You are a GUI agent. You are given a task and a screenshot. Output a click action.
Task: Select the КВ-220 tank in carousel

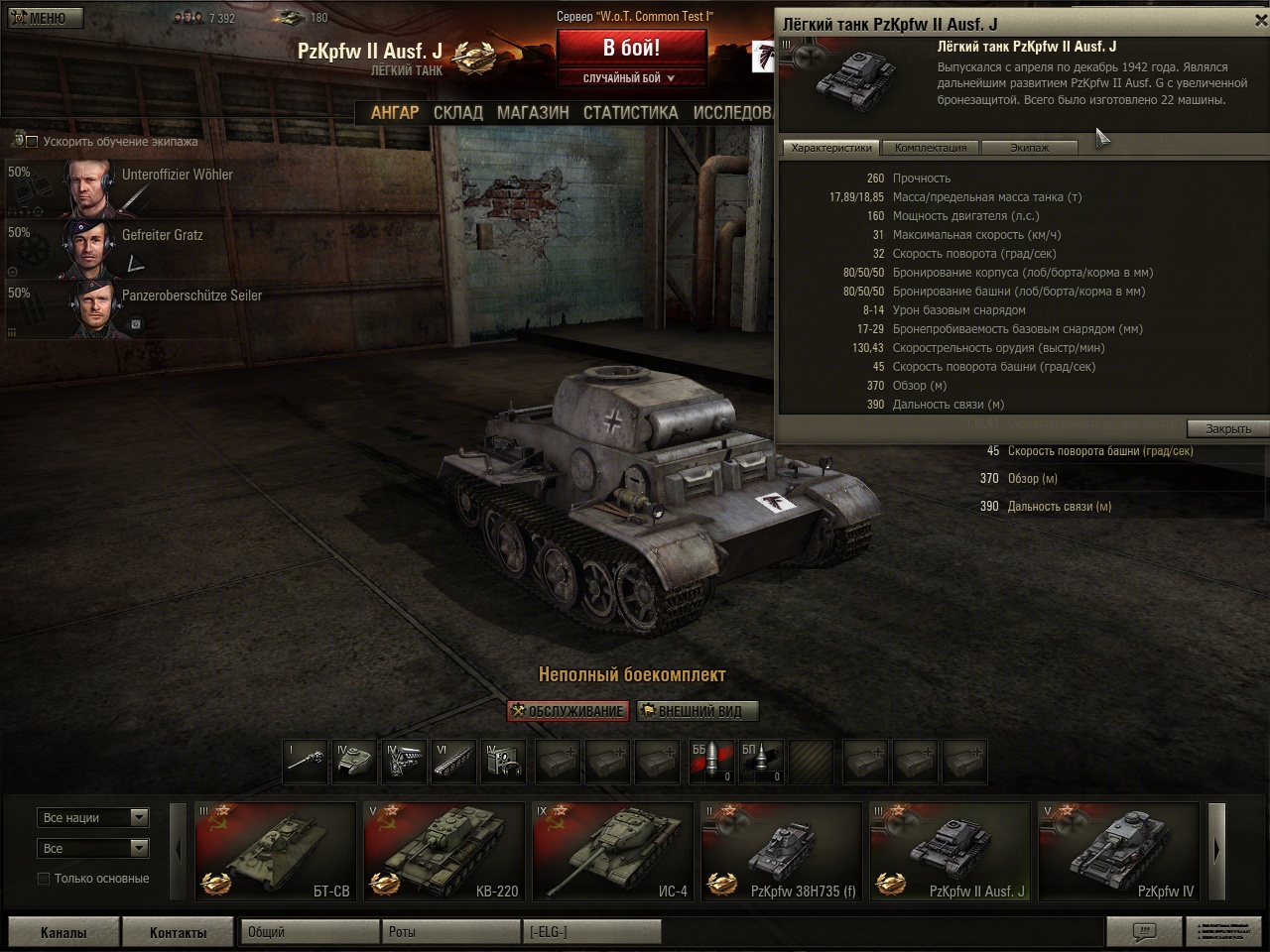coord(444,851)
